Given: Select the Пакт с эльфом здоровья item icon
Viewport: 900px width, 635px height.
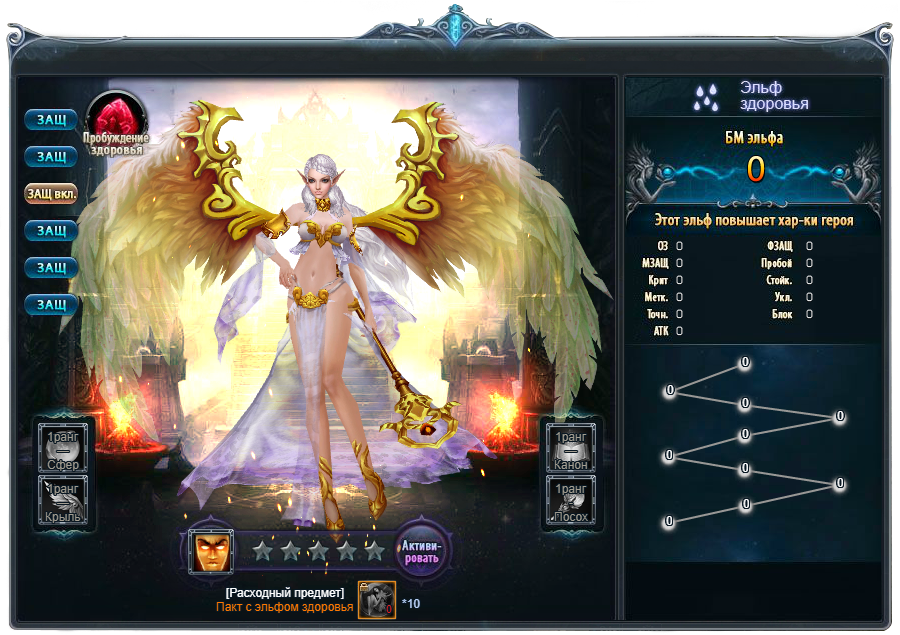Looking at the screenshot, I should (x=377, y=600).
